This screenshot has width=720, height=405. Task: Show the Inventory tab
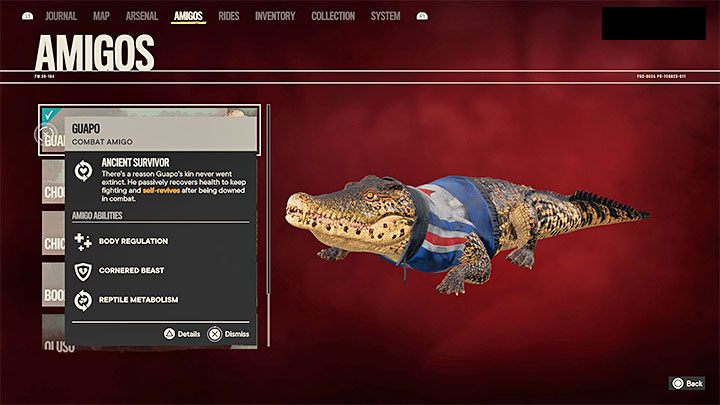point(275,16)
